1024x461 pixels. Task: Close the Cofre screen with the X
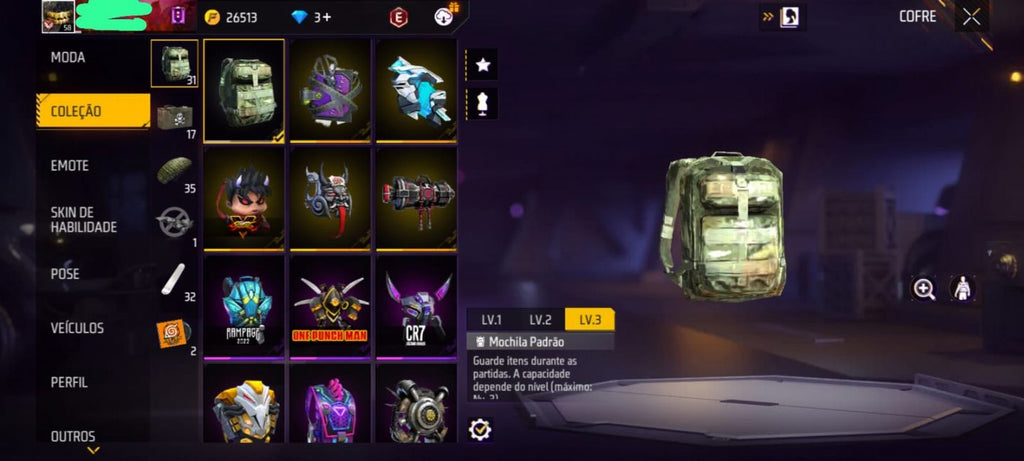click(971, 16)
